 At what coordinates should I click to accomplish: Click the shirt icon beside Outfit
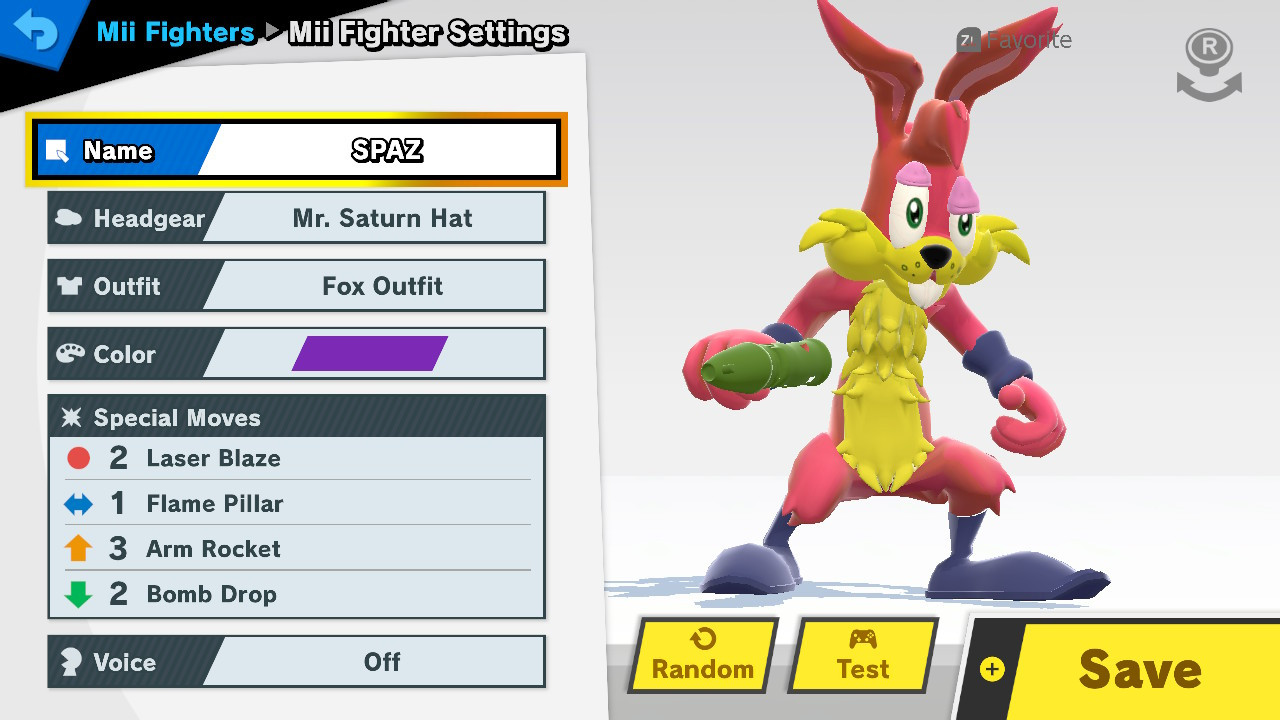coord(70,286)
